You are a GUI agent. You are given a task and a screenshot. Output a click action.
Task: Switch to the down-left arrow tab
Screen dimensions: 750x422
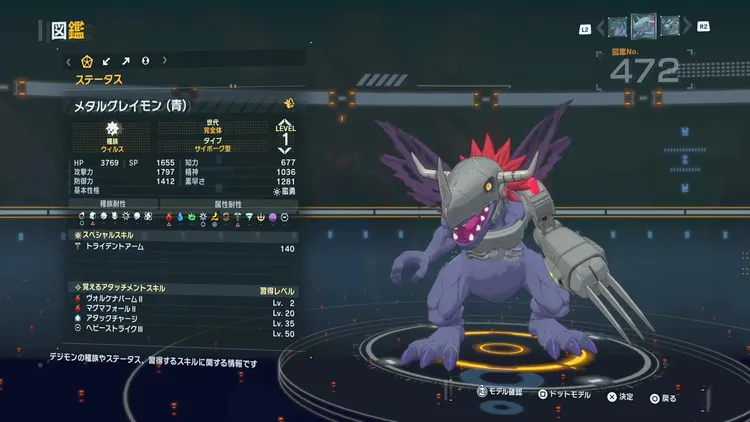107,61
